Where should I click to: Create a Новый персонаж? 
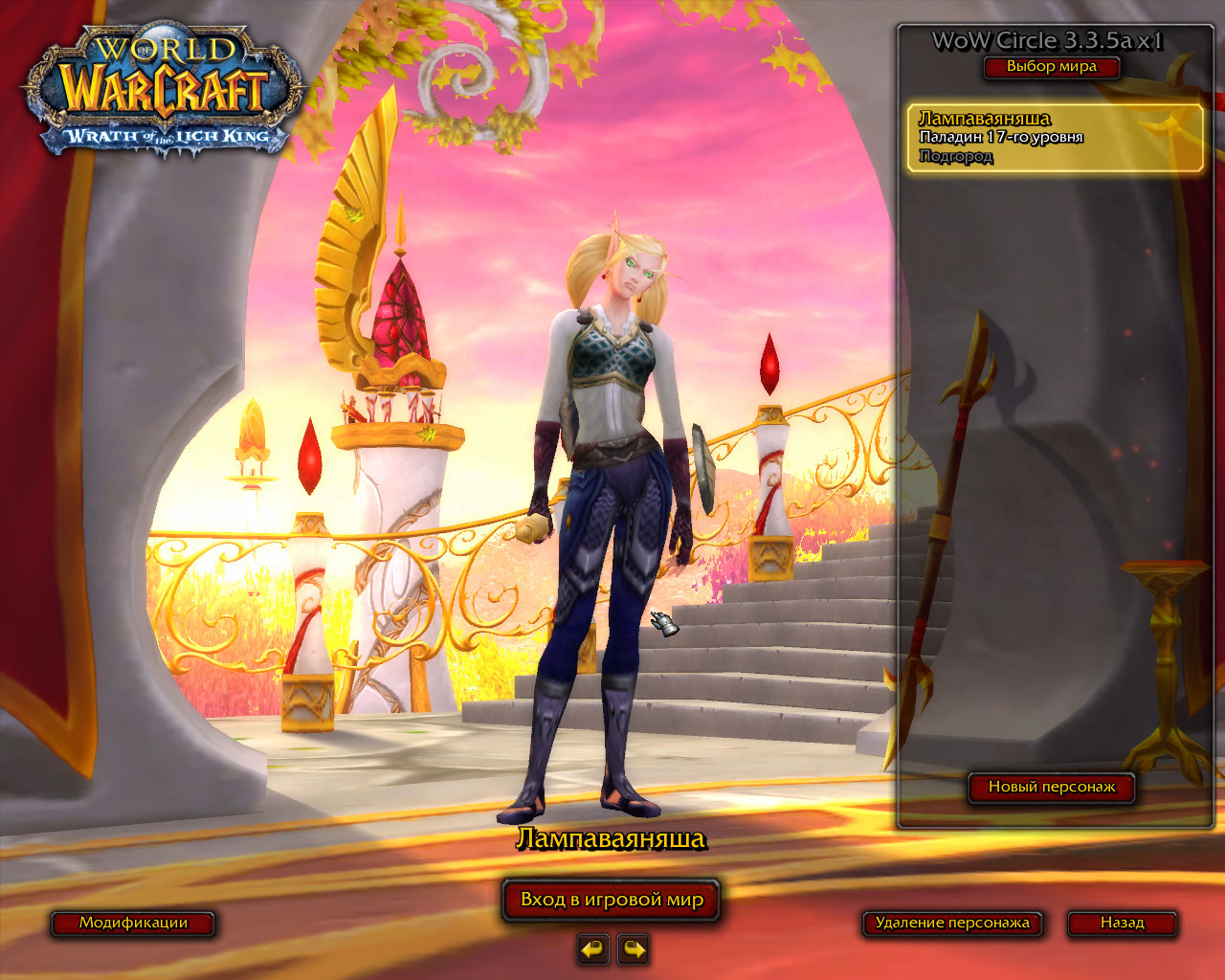tap(1052, 788)
